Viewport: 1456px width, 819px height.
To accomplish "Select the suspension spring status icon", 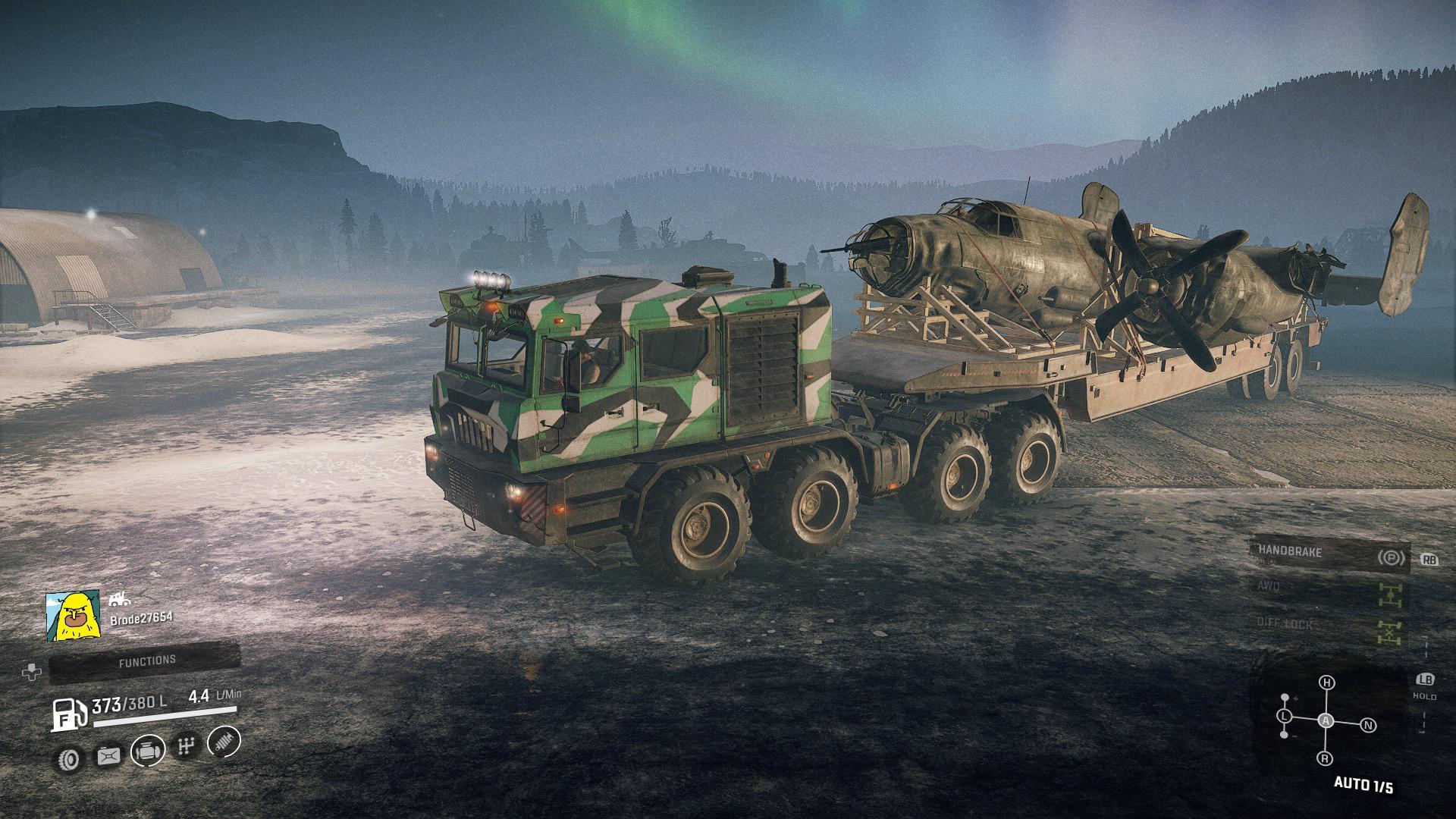I will (224, 742).
